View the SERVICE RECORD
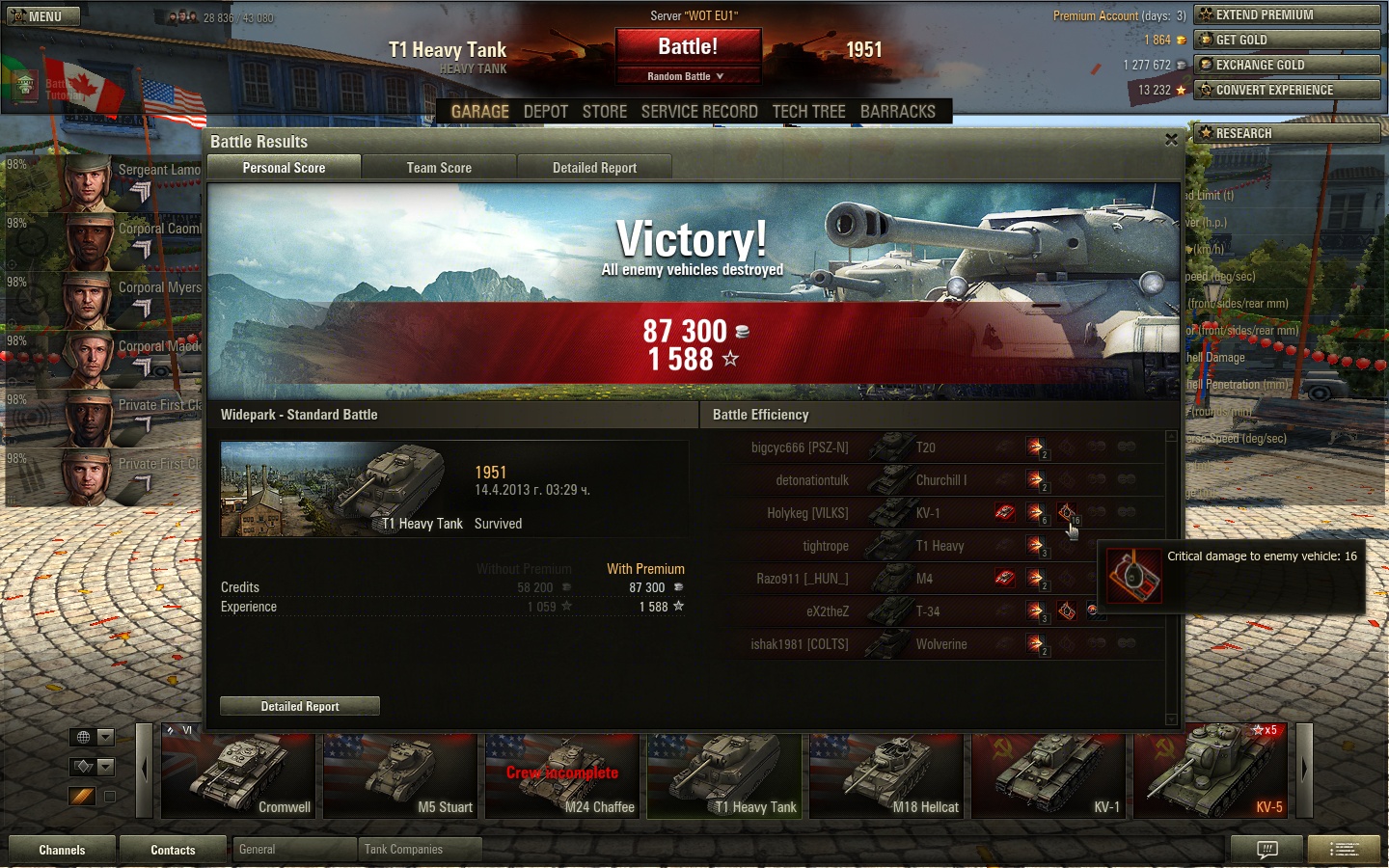This screenshot has height=868, width=1389. tap(699, 112)
